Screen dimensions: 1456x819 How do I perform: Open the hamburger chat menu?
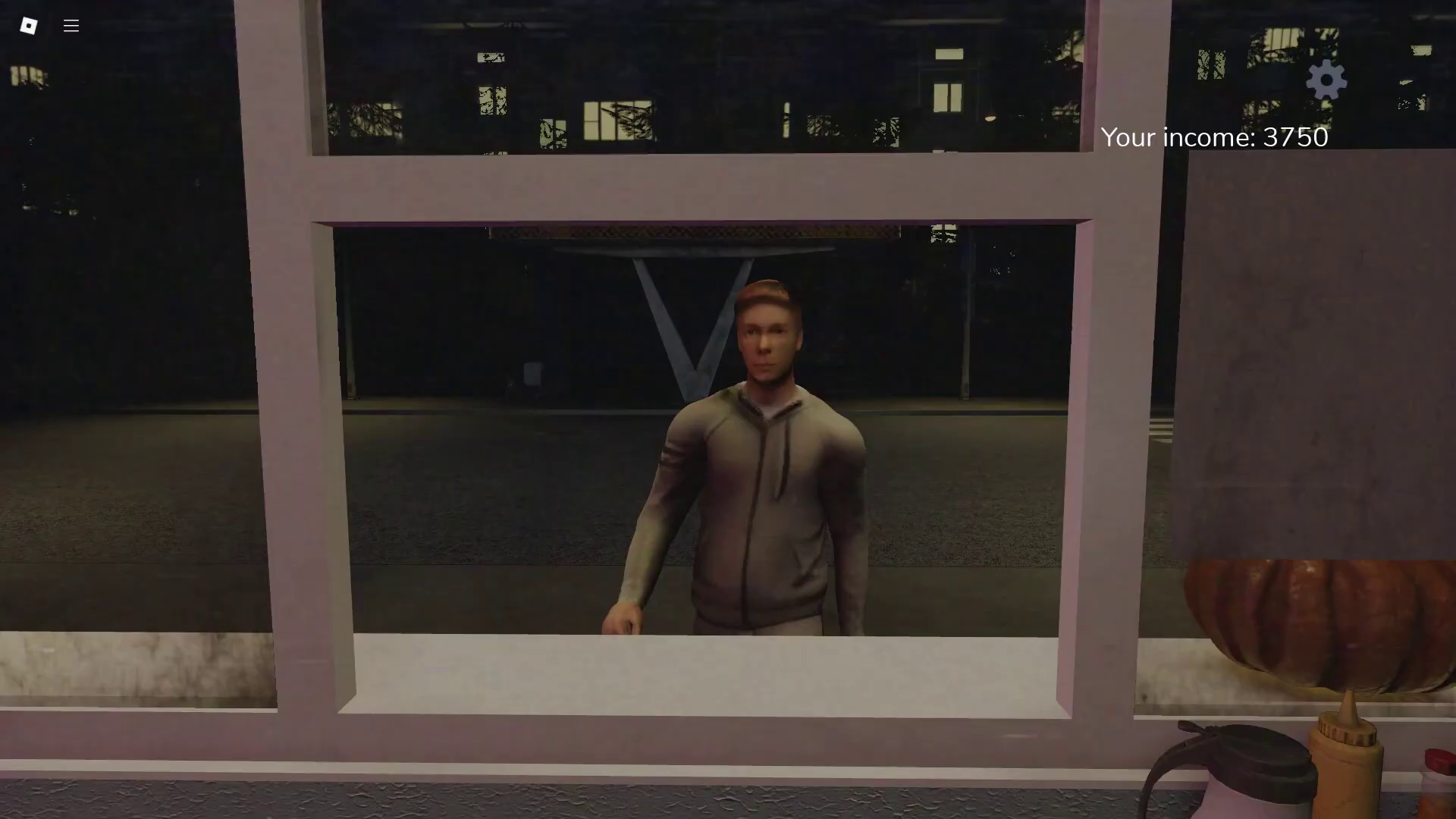(x=71, y=26)
